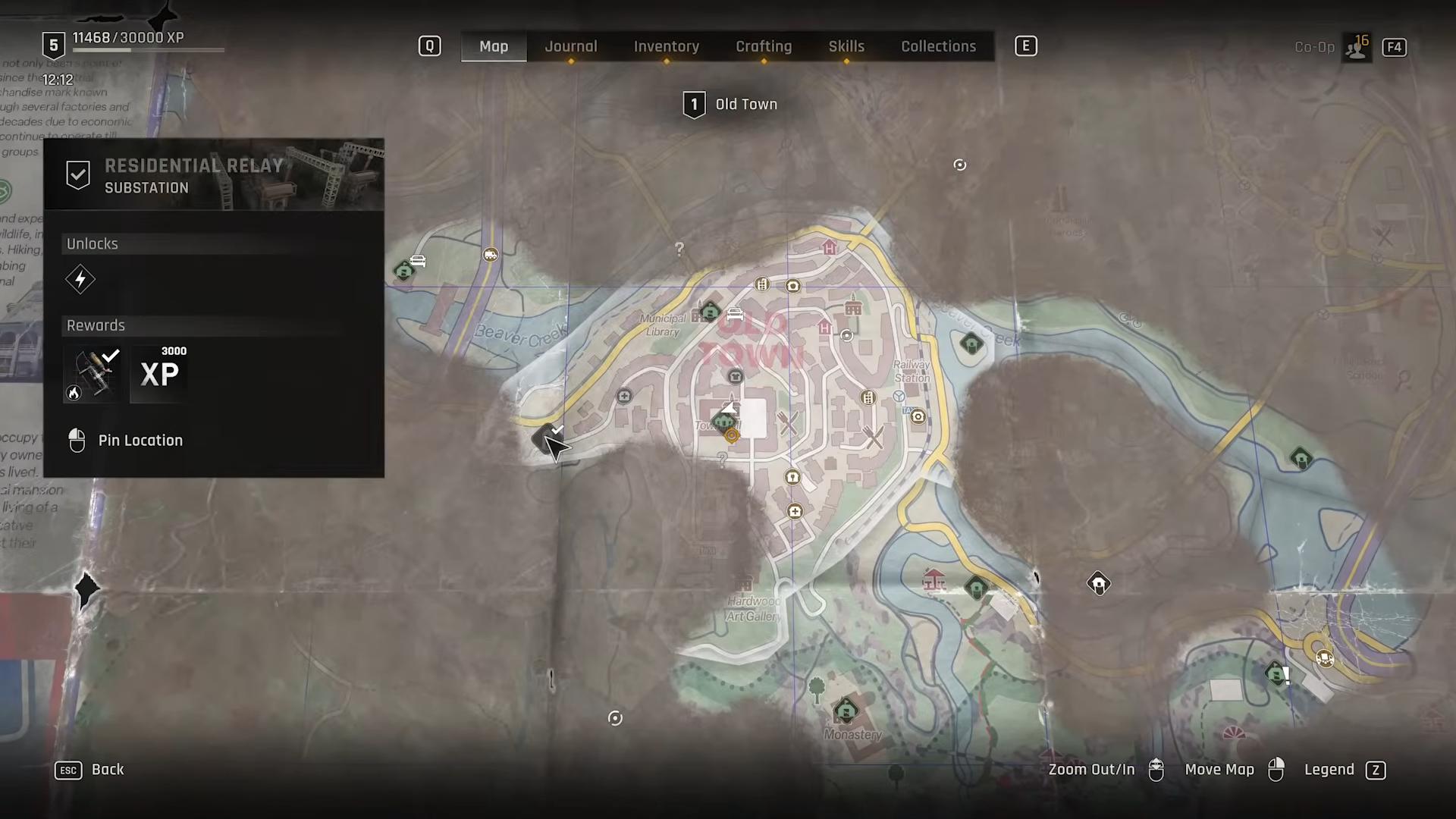1456x819 pixels.
Task: Switch to the Journal tab
Action: pyautogui.click(x=571, y=46)
